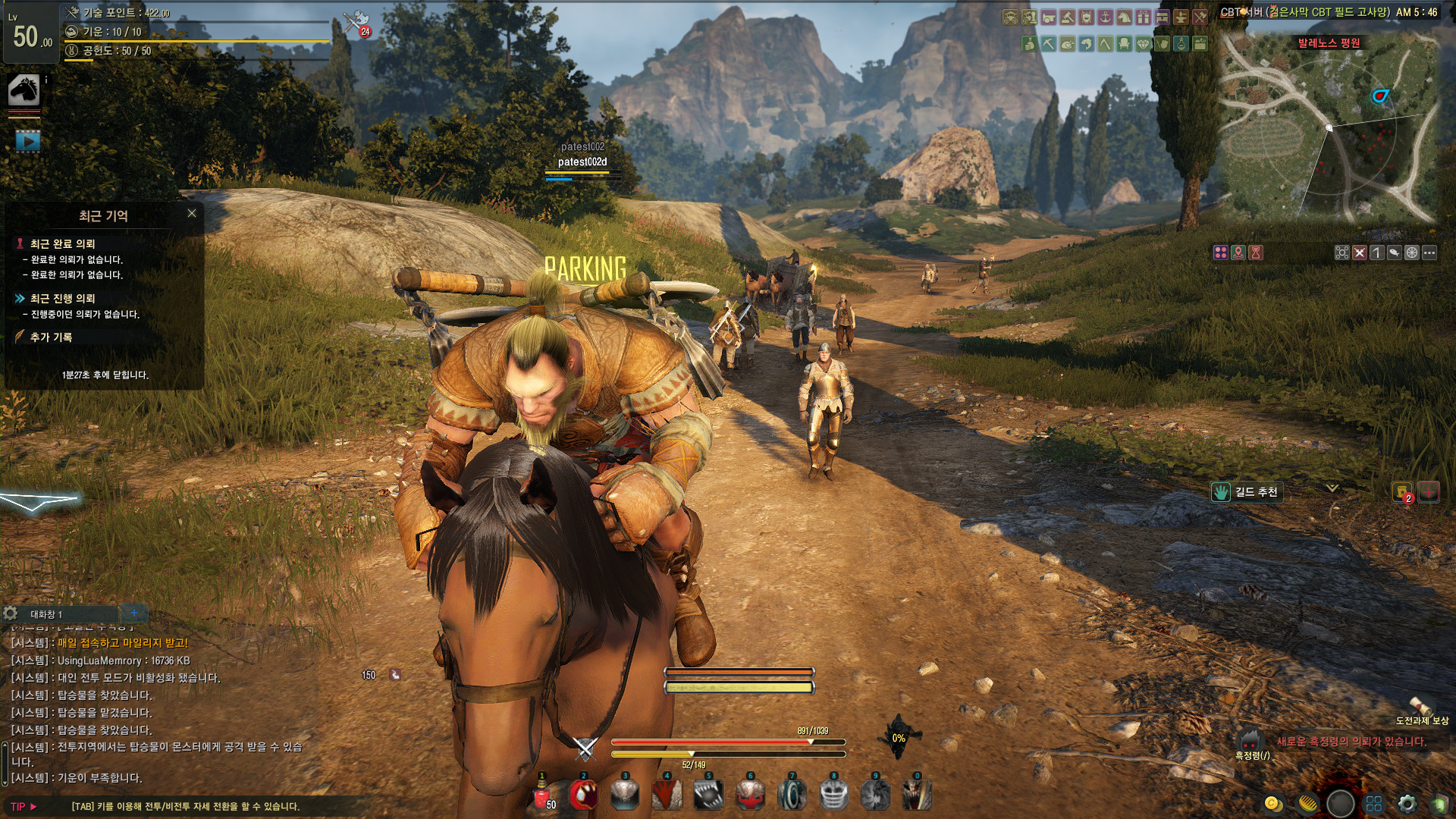Image resolution: width=1456 pixels, height=819 pixels.
Task: Add a new chat tab with plus
Action: click(133, 613)
